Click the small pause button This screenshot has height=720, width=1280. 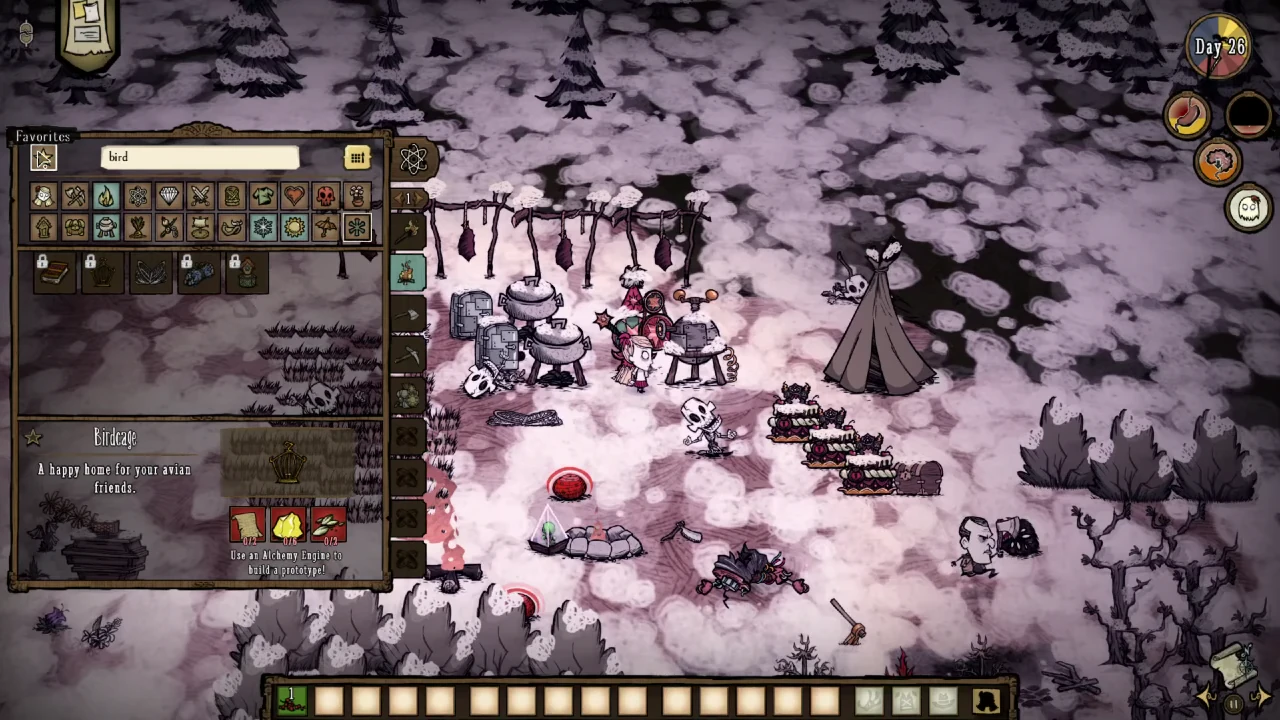point(1234,704)
